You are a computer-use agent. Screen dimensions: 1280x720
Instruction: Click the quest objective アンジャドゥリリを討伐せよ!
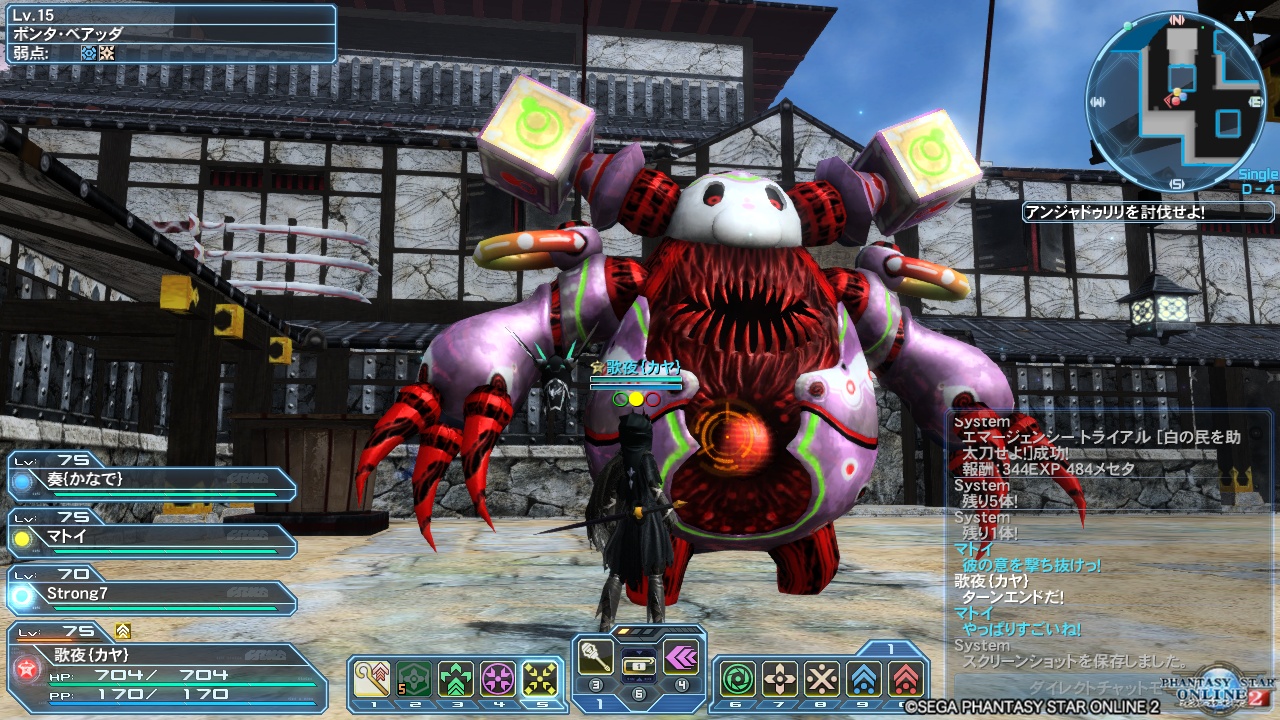[1147, 212]
